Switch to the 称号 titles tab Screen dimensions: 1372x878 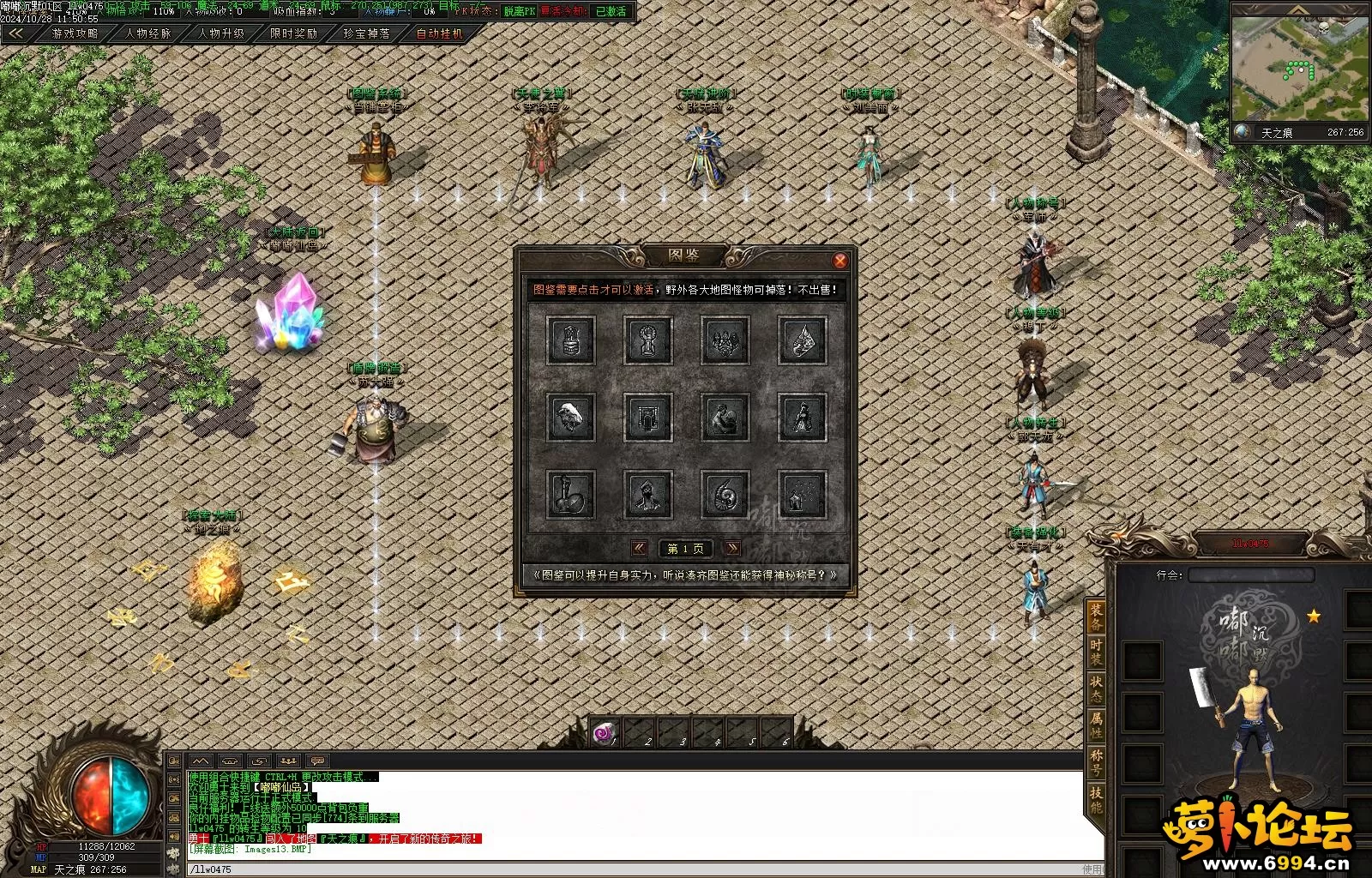(1096, 762)
